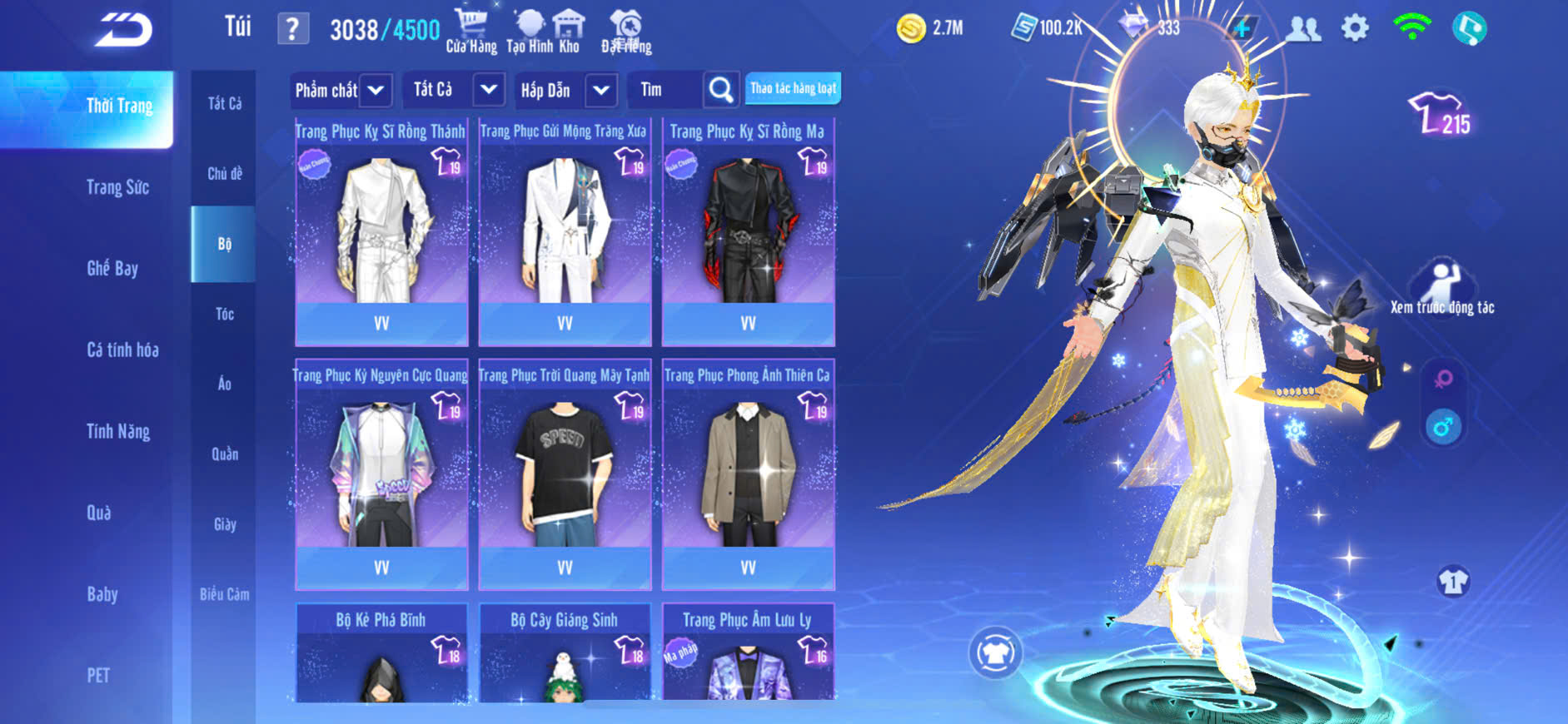
Task: Go back using the top-left arrow
Action: click(123, 31)
